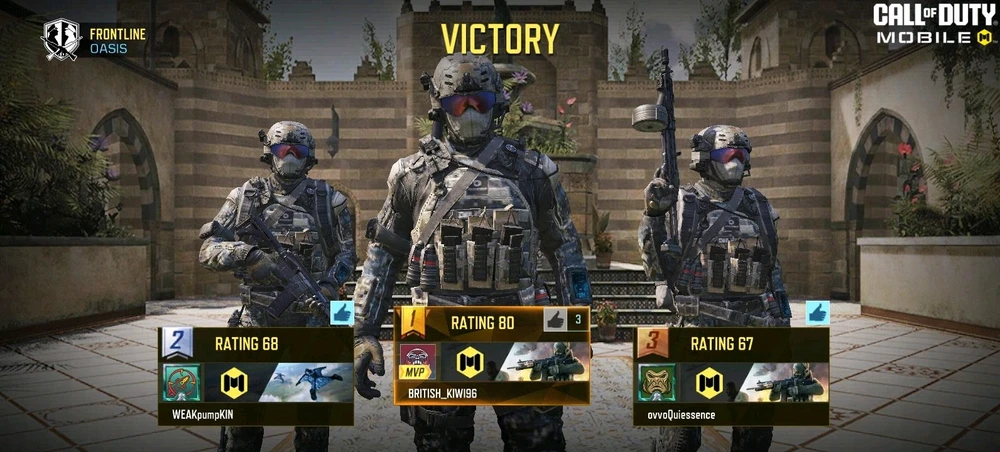Select ovvoQuiessence's gorilla avatar
Screen dimensions: 1000x452
657,382
